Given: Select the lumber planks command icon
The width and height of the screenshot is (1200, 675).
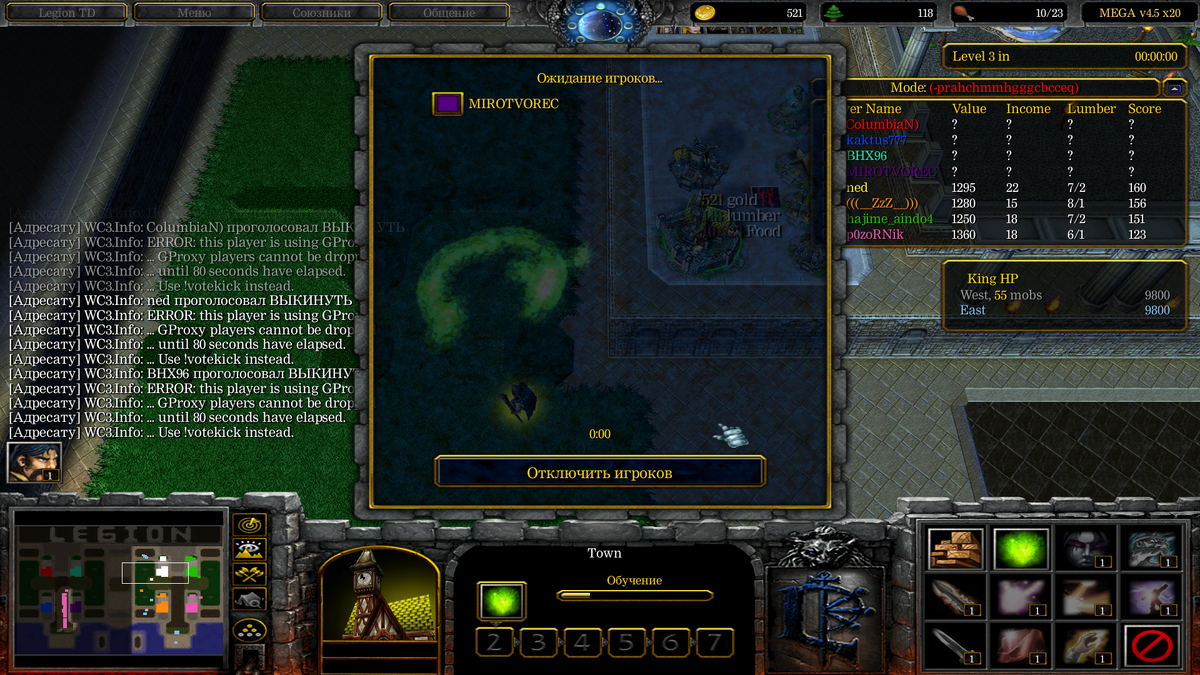Looking at the screenshot, I should click(x=956, y=549).
